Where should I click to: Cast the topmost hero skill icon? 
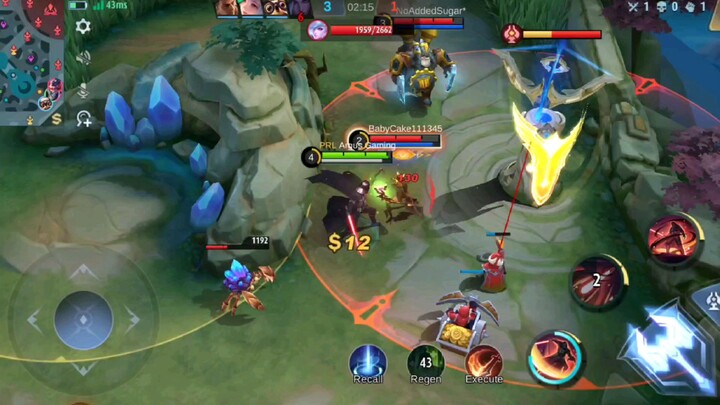(673, 239)
